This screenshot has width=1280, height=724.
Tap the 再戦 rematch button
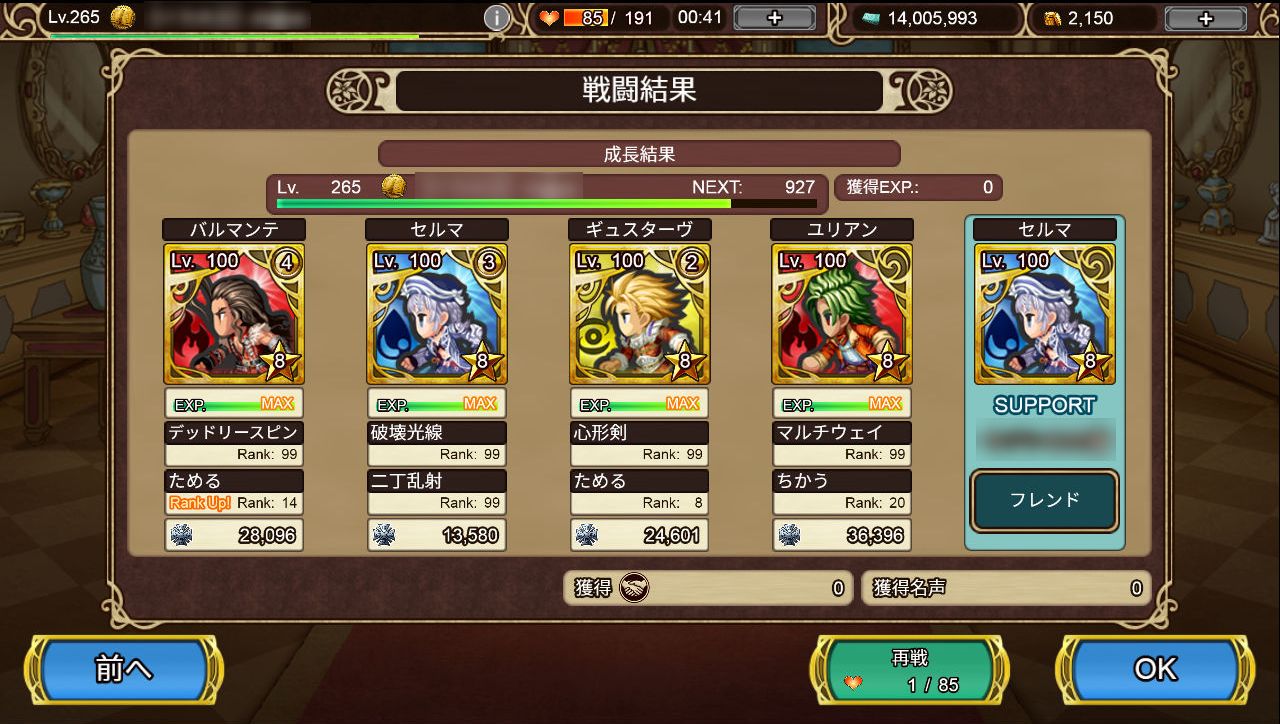pos(908,670)
